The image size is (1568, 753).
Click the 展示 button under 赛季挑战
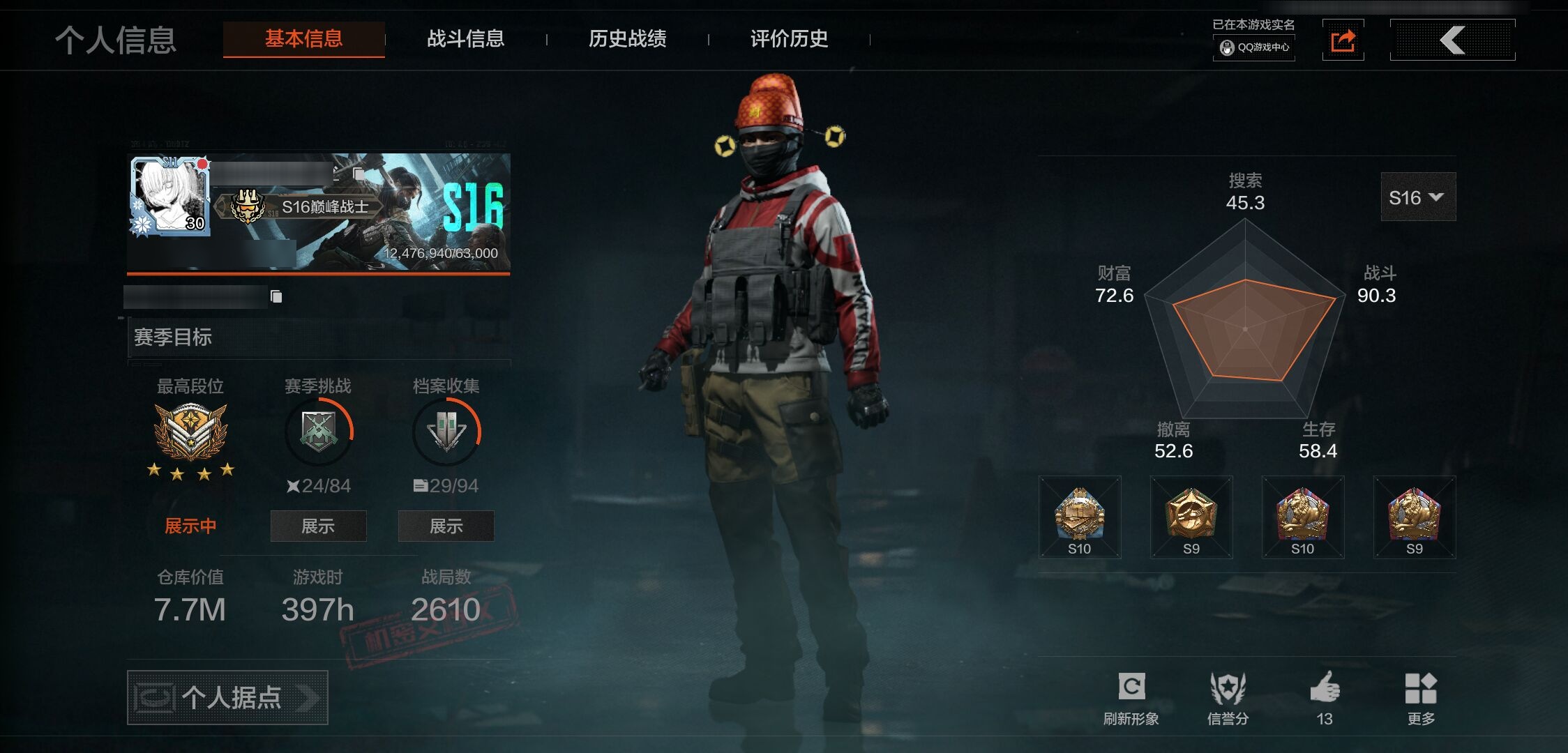[318, 526]
